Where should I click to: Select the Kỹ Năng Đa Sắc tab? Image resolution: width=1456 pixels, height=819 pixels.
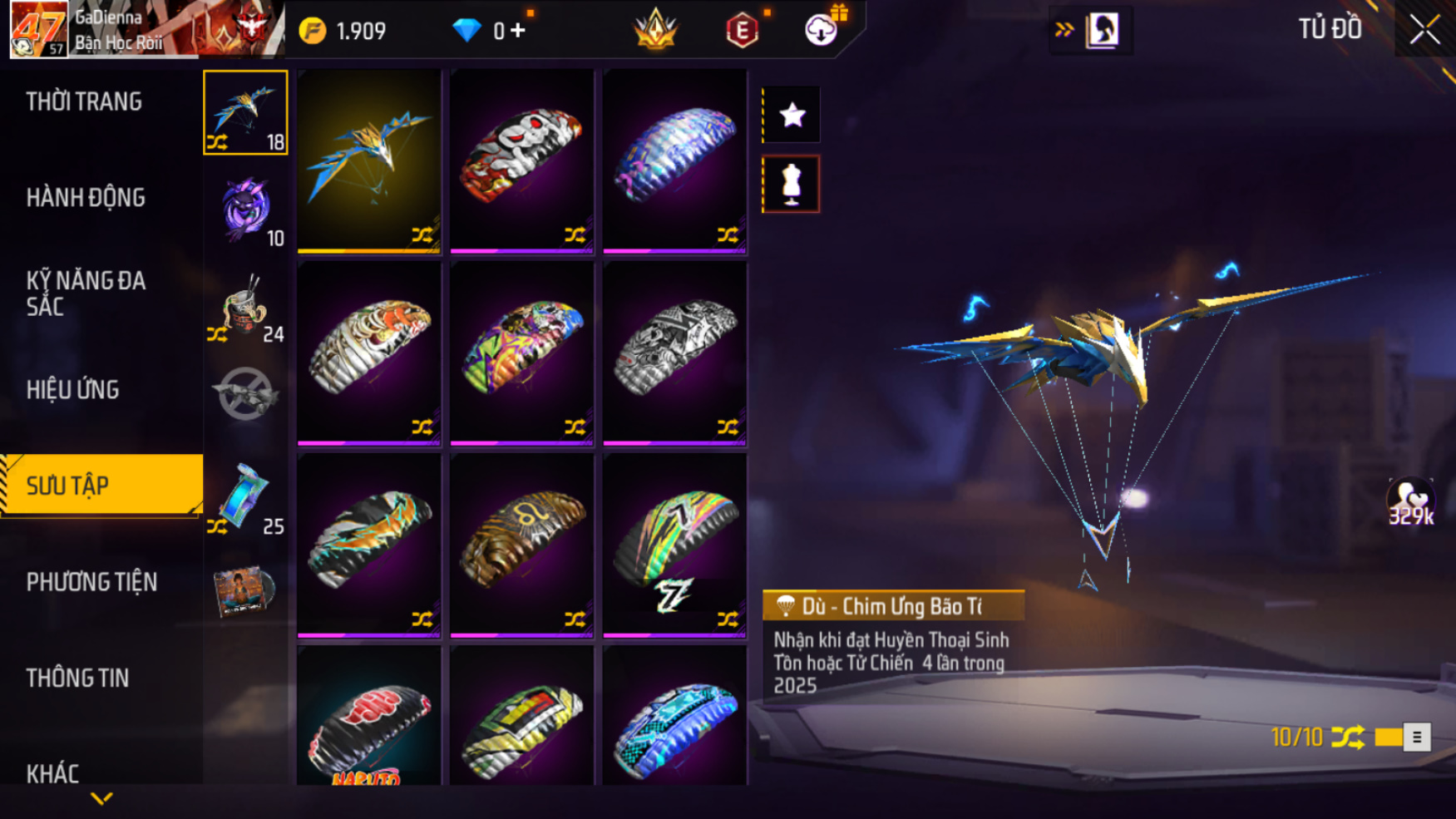coord(86,293)
